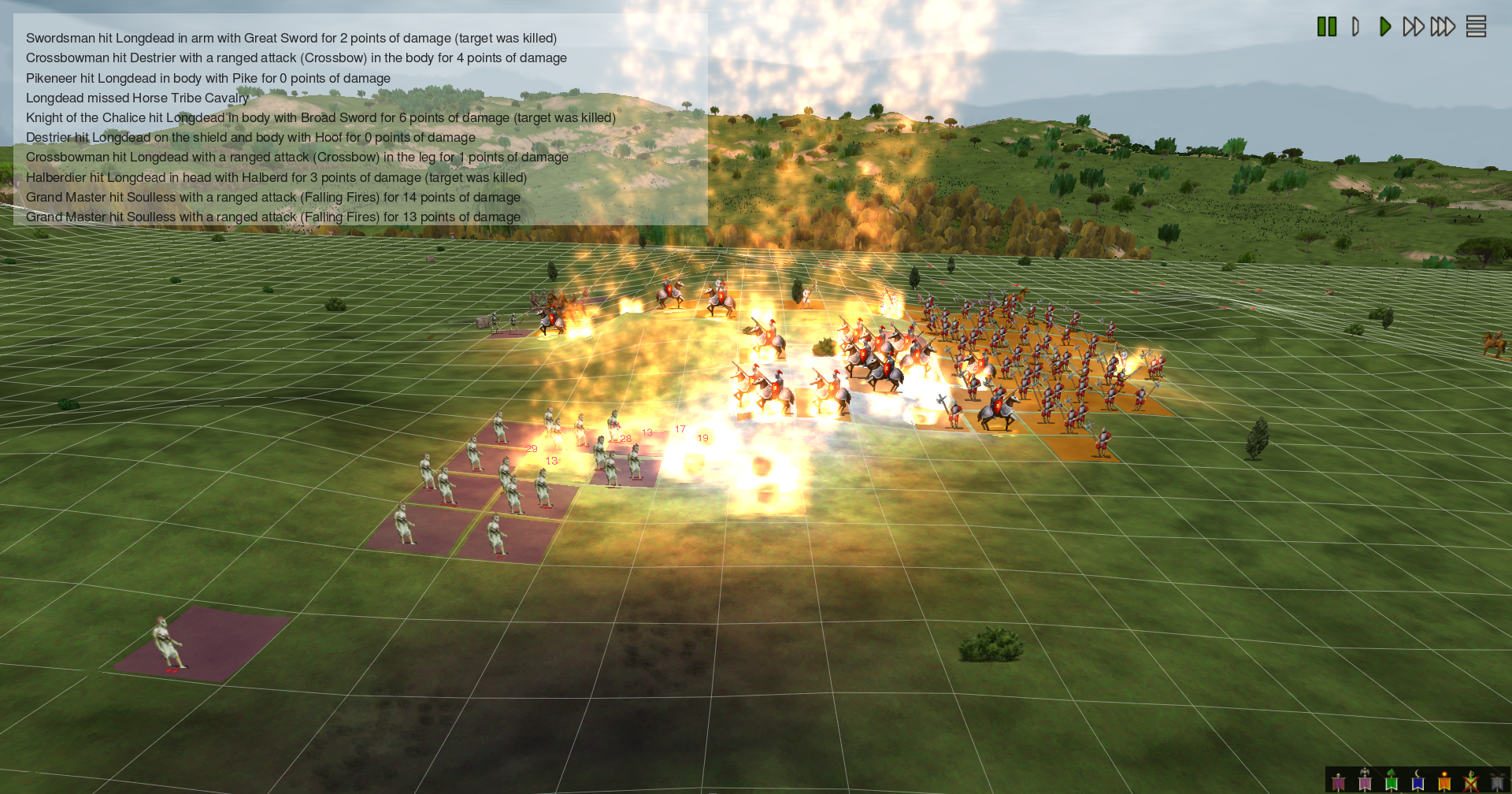The width and height of the screenshot is (1512, 794).
Task: Click the crossed-out light green banner
Action: [x=1470, y=781]
